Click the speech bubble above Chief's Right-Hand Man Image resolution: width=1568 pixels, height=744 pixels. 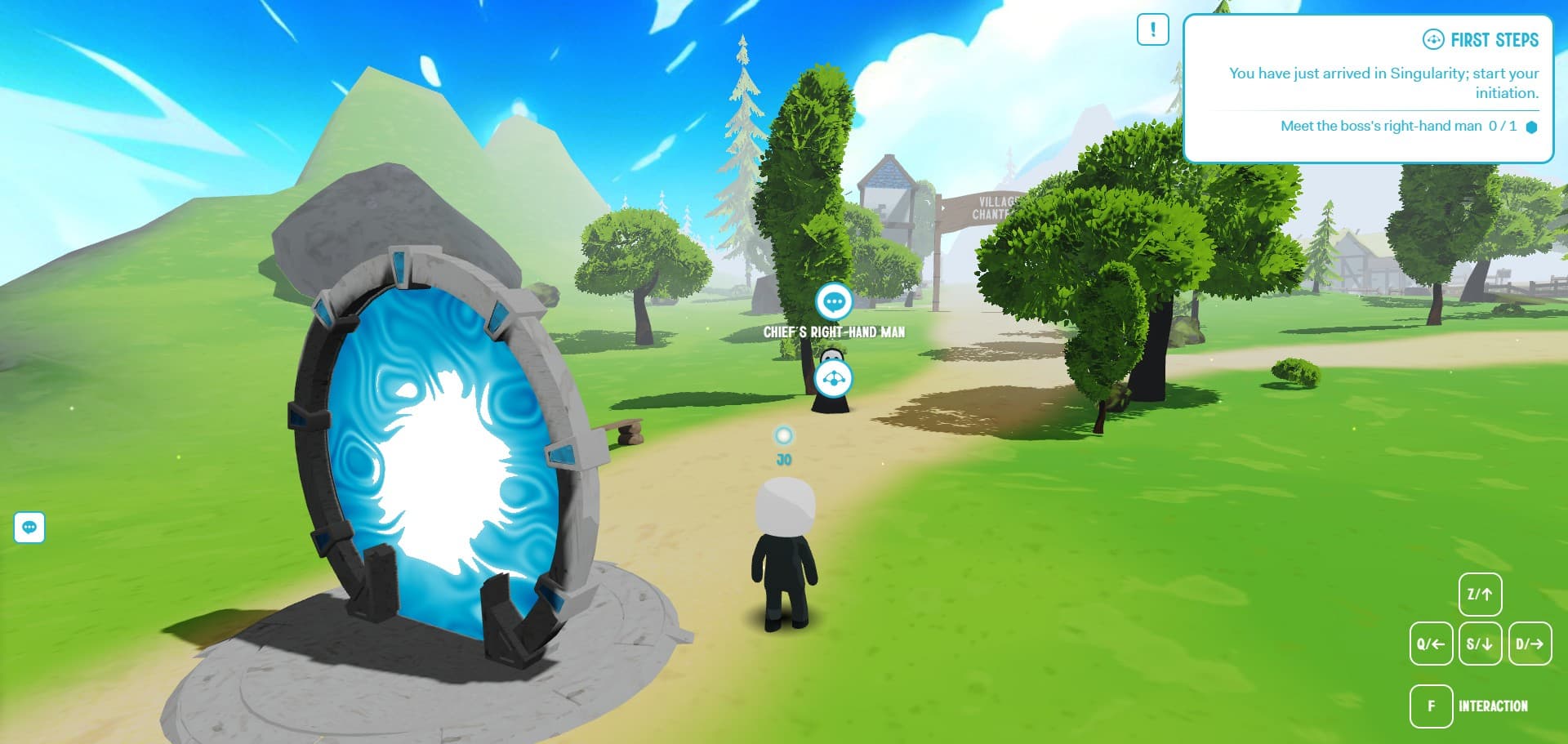click(834, 302)
